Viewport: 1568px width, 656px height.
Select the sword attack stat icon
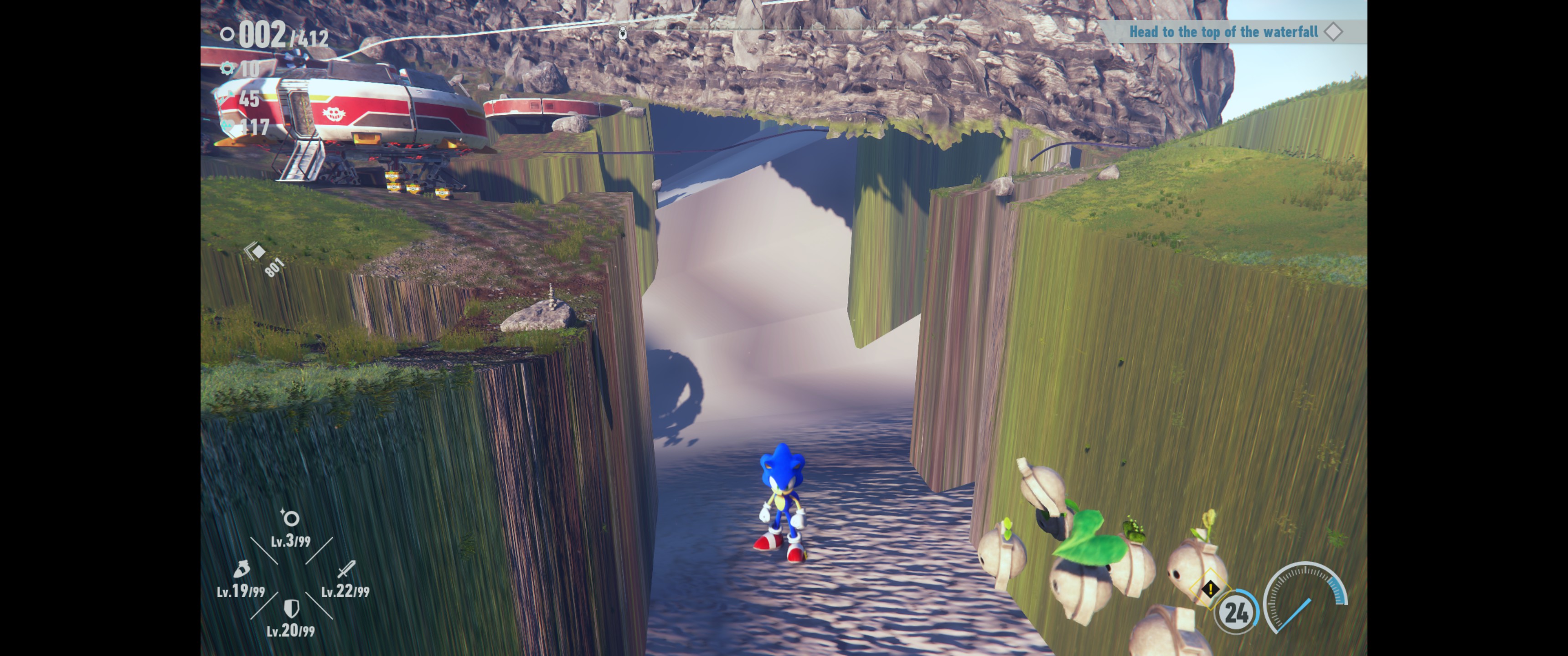click(347, 569)
